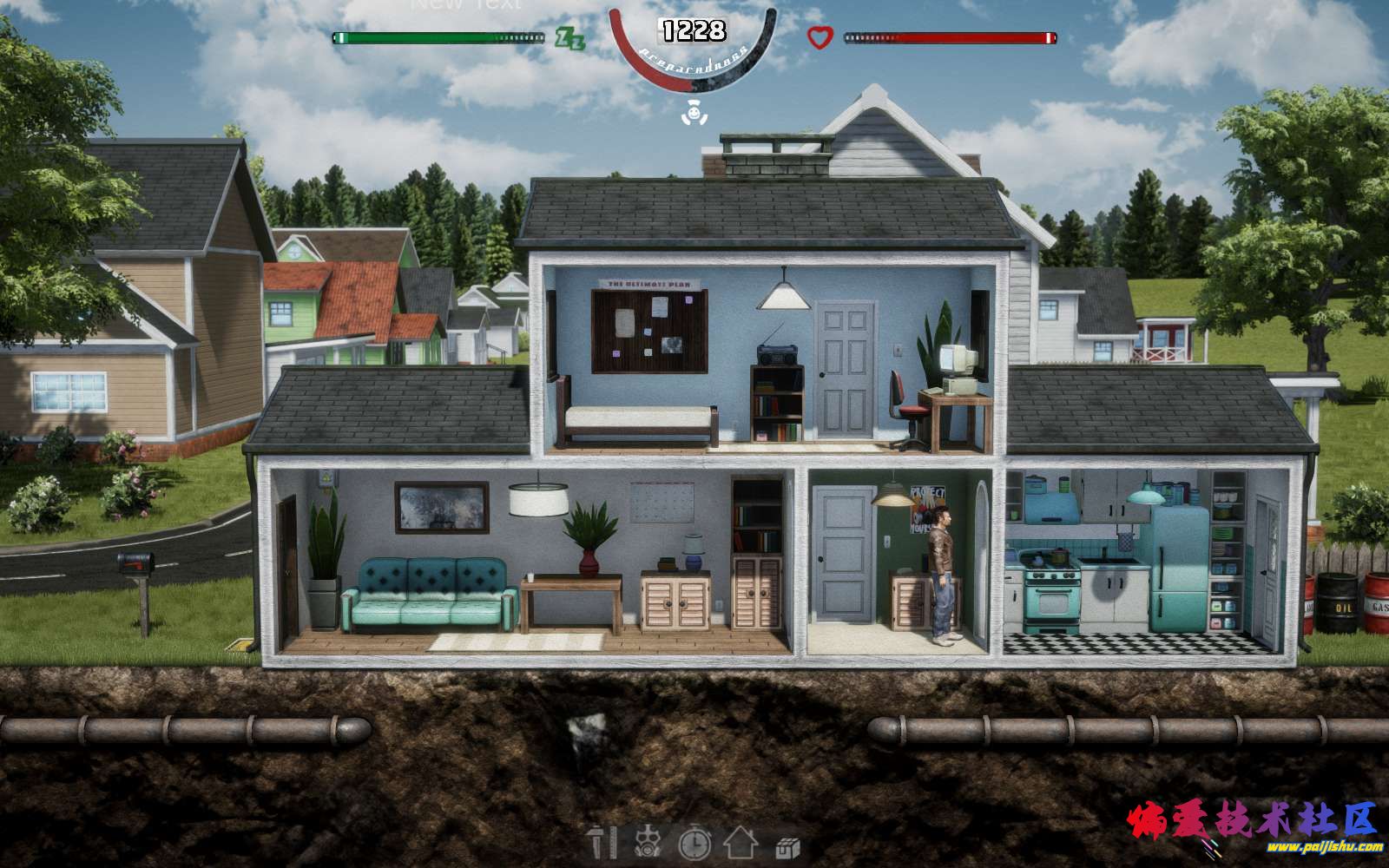Click the smiley radiation mood icon
This screenshot has width=1389, height=868.
tap(692, 112)
